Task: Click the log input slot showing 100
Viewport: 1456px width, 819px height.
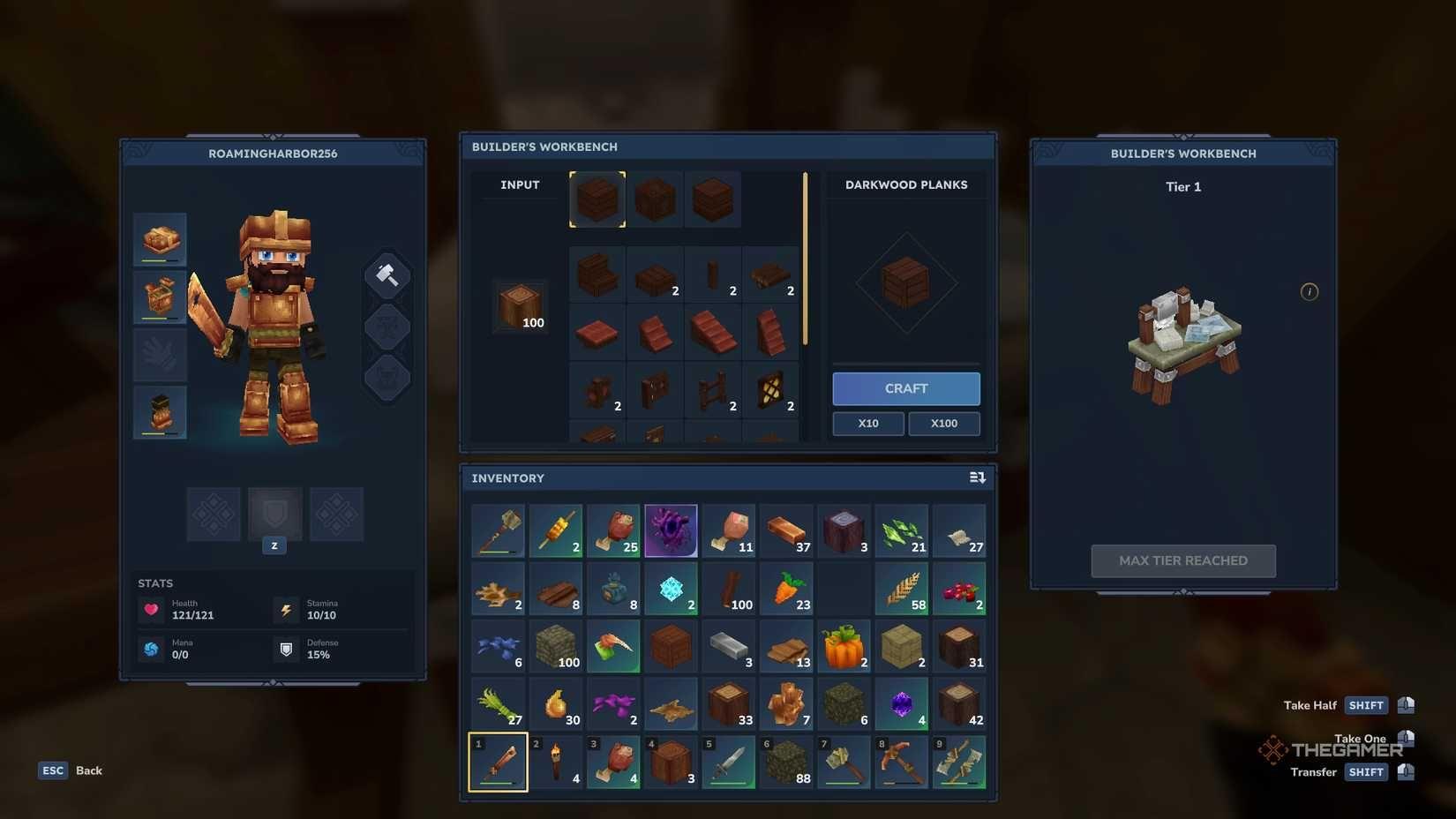Action: [520, 307]
